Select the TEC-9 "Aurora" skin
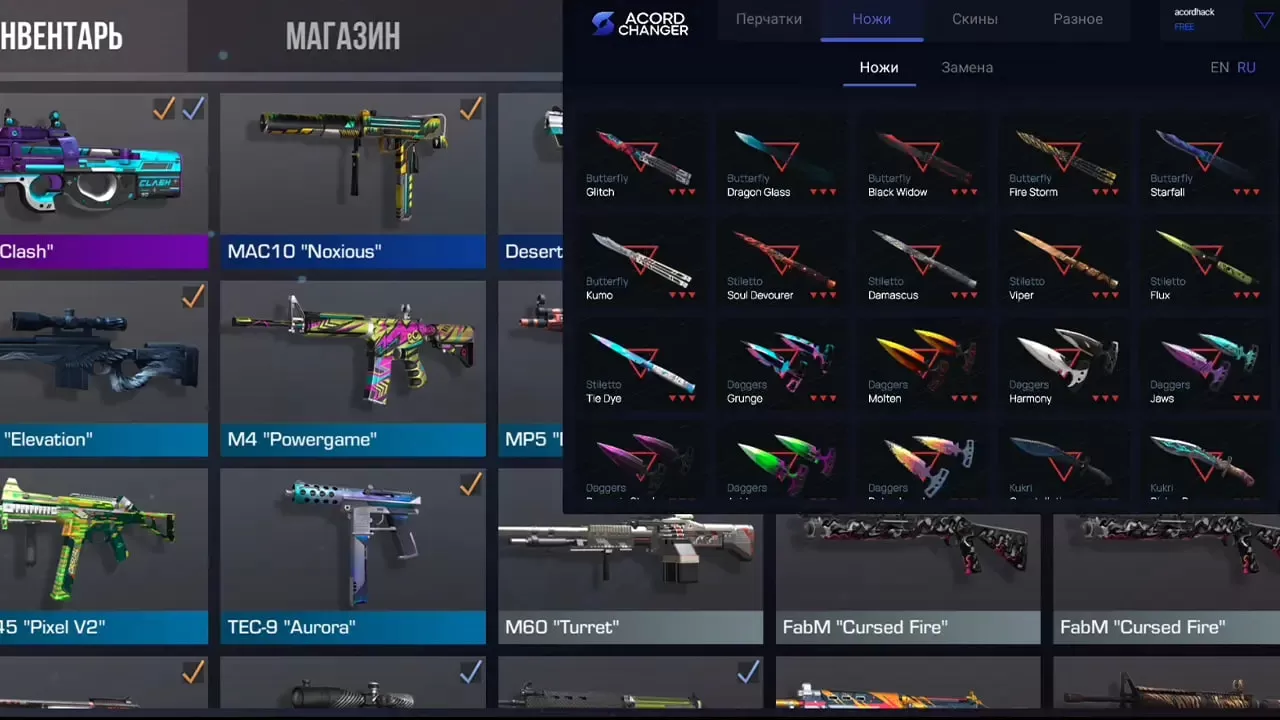This screenshot has width=1280, height=720. [x=352, y=555]
